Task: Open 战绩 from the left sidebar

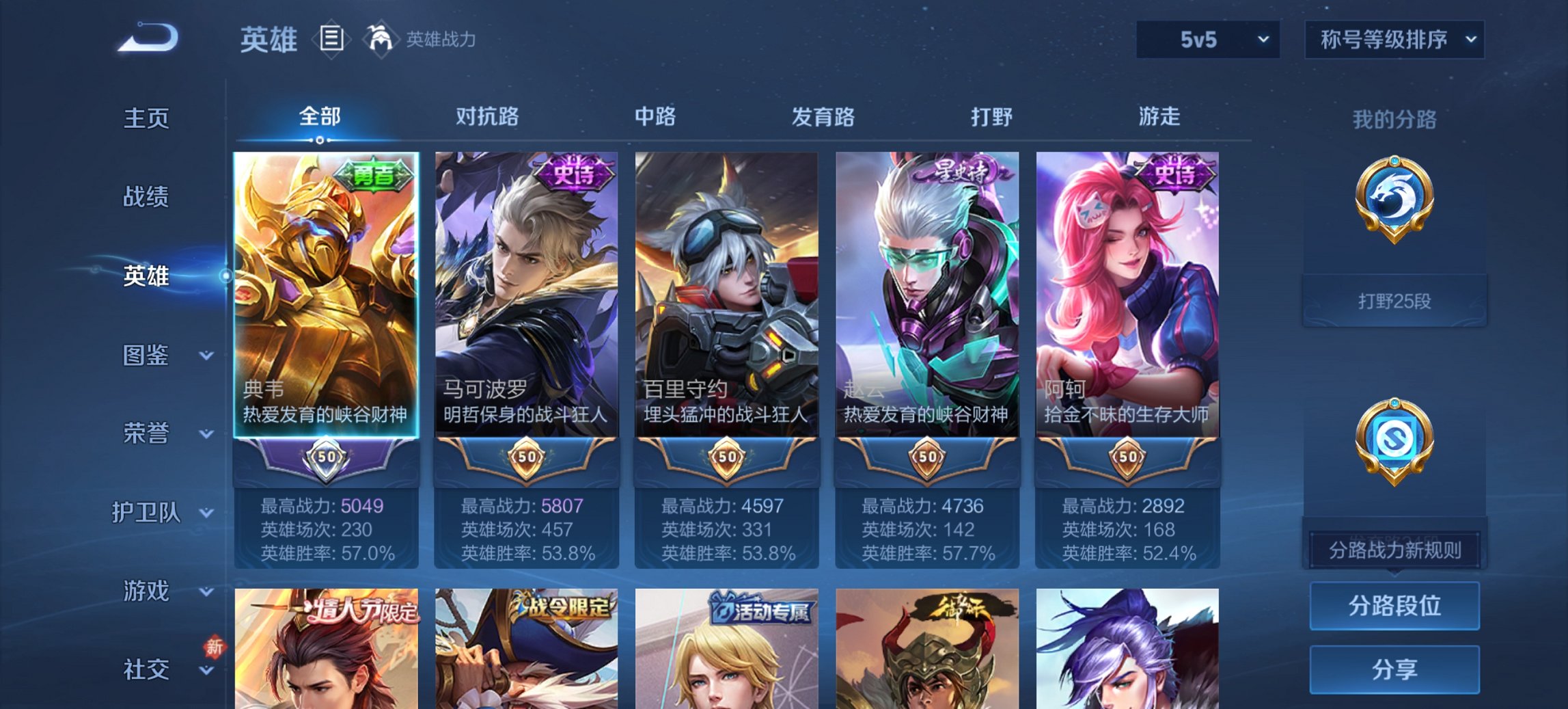Action: click(146, 198)
